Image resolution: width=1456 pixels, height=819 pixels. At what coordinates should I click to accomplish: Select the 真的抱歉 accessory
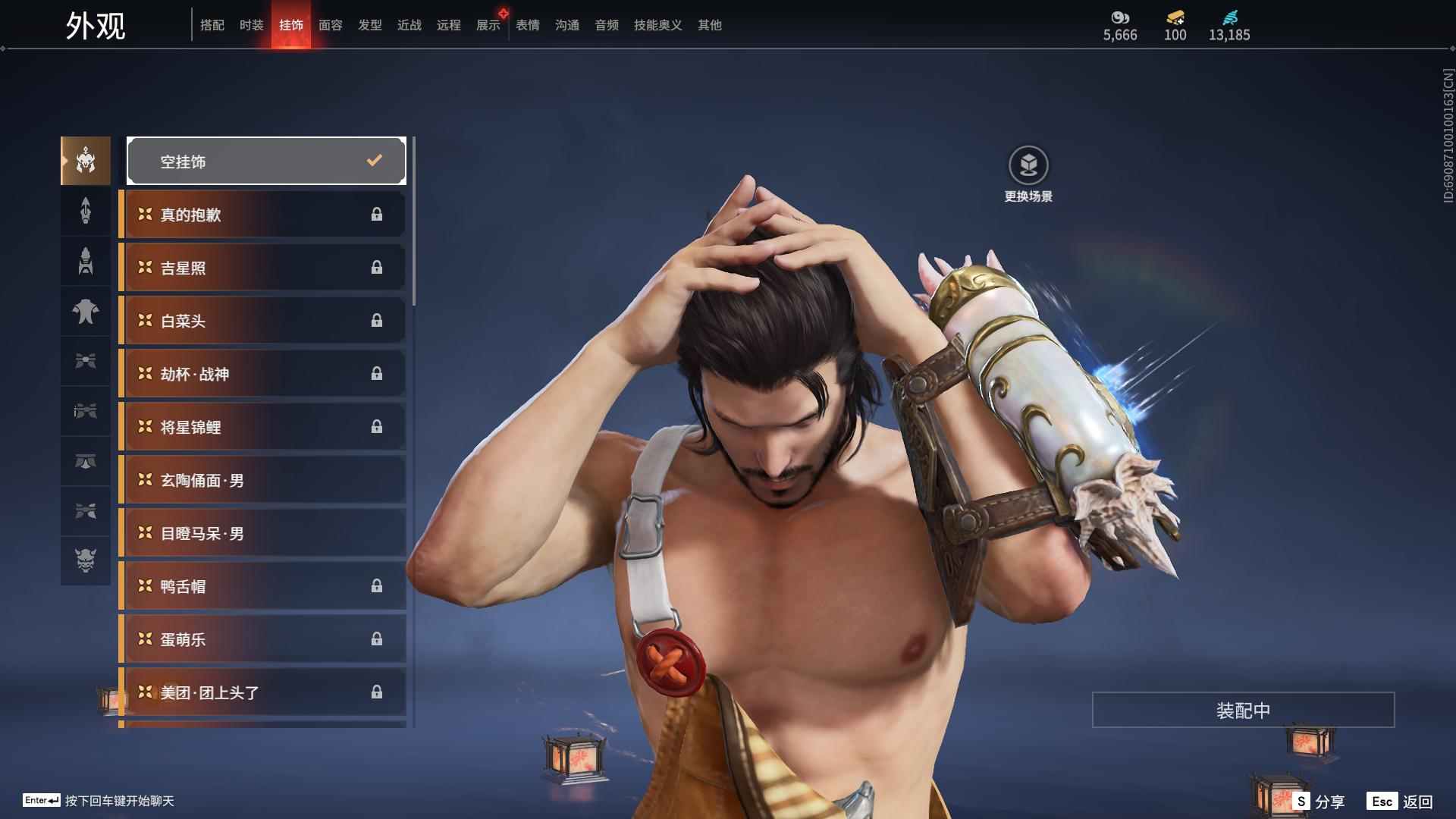[x=262, y=215]
